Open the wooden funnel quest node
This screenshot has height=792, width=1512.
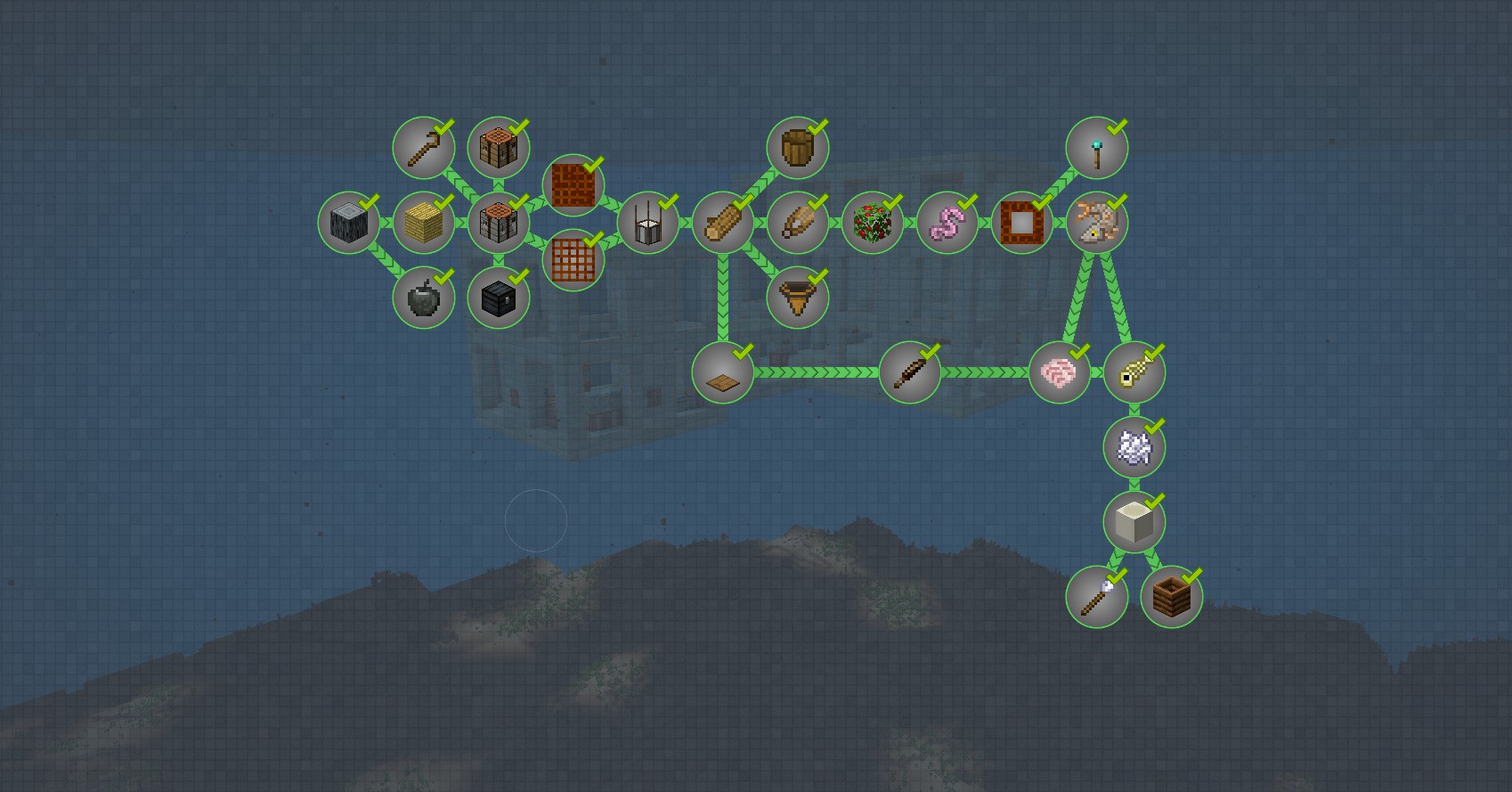click(798, 298)
